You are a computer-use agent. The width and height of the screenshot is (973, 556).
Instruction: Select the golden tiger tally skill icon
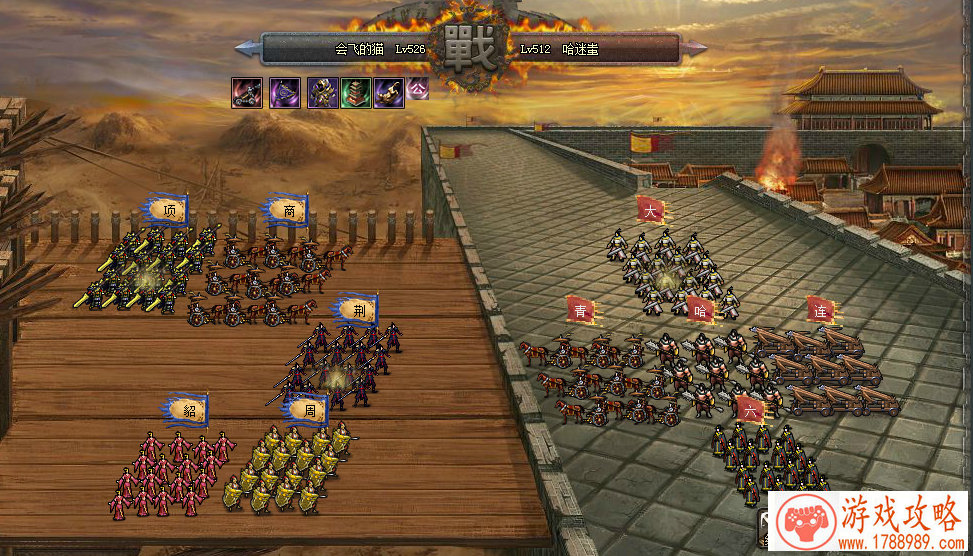click(x=389, y=93)
